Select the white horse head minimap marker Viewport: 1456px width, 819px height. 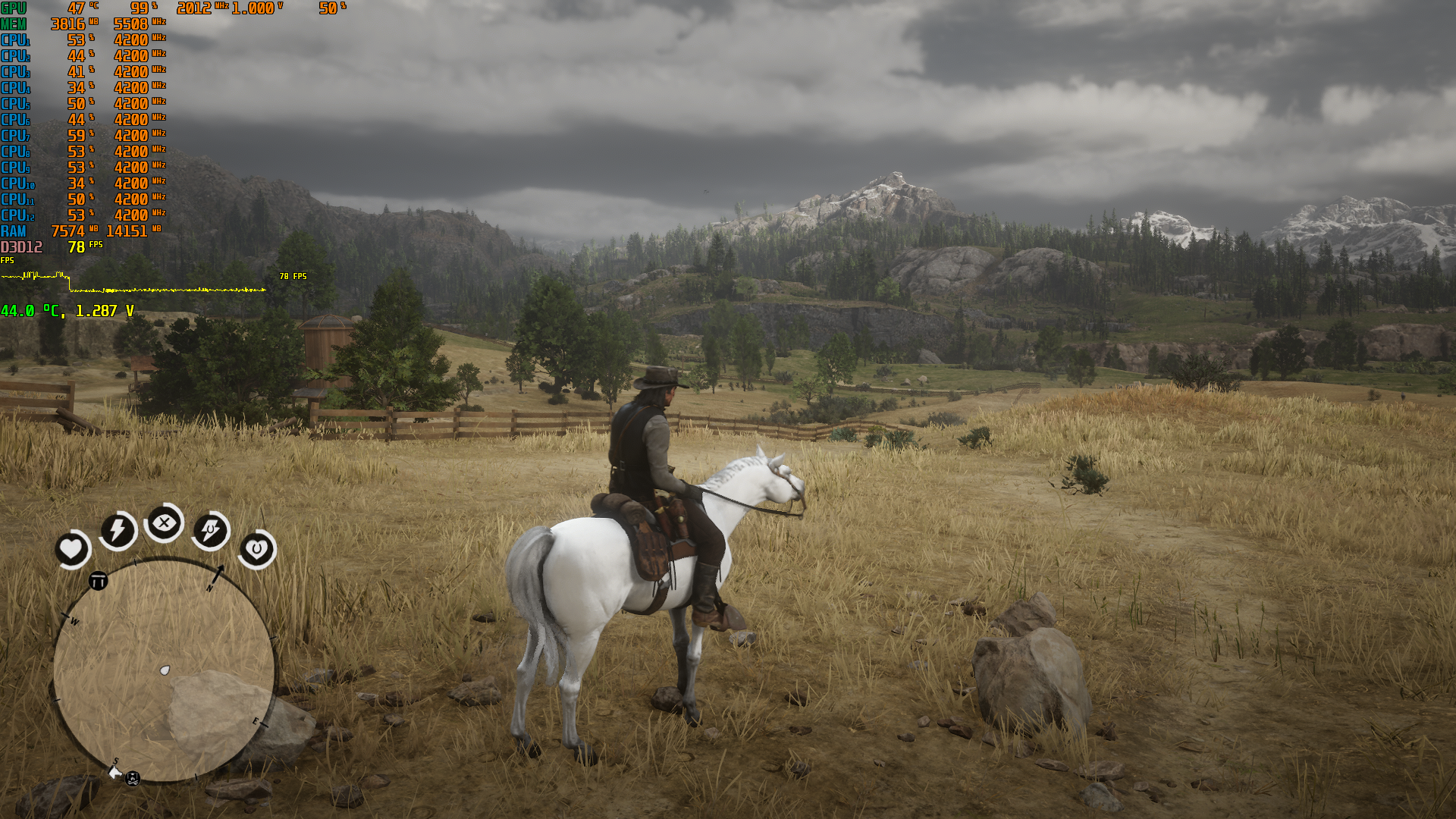[x=115, y=773]
